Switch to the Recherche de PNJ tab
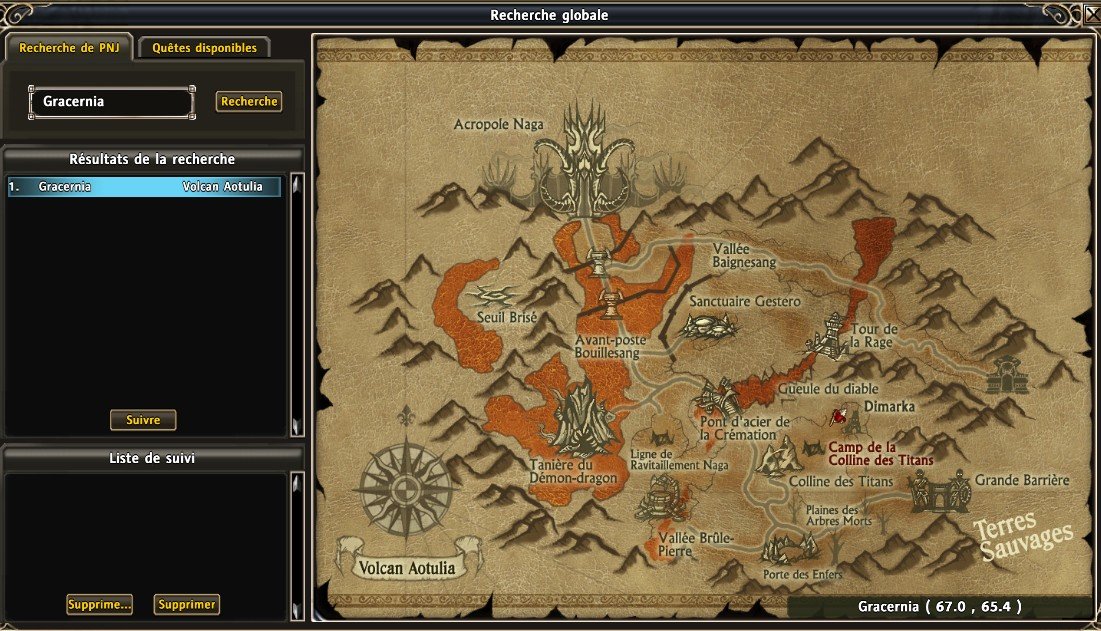This screenshot has height=631, width=1101. (x=69, y=48)
